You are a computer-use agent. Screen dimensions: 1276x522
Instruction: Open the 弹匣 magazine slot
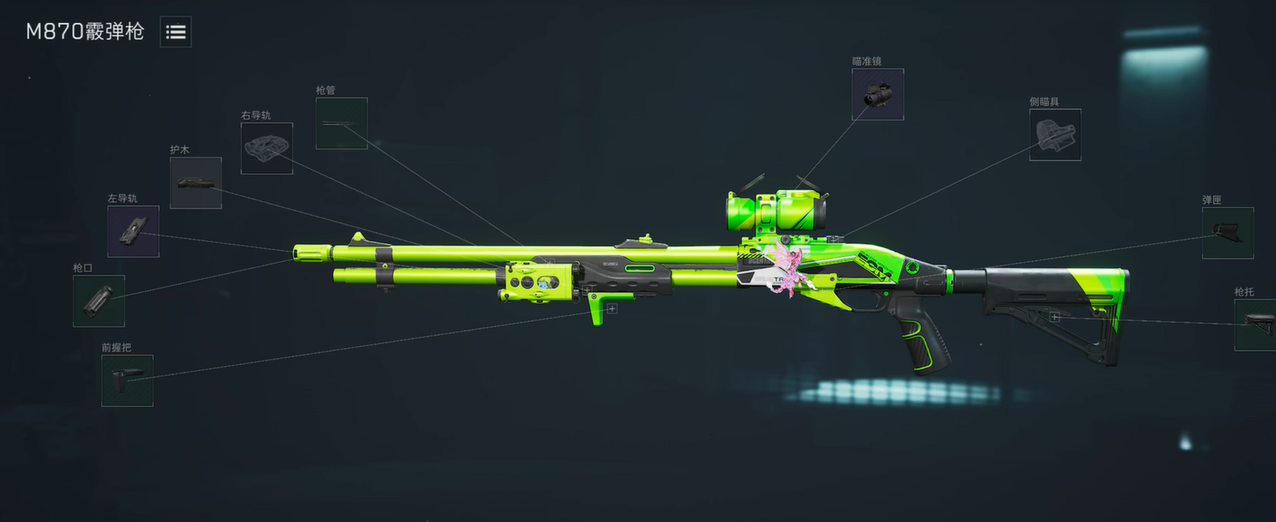pyautogui.click(x=1227, y=233)
